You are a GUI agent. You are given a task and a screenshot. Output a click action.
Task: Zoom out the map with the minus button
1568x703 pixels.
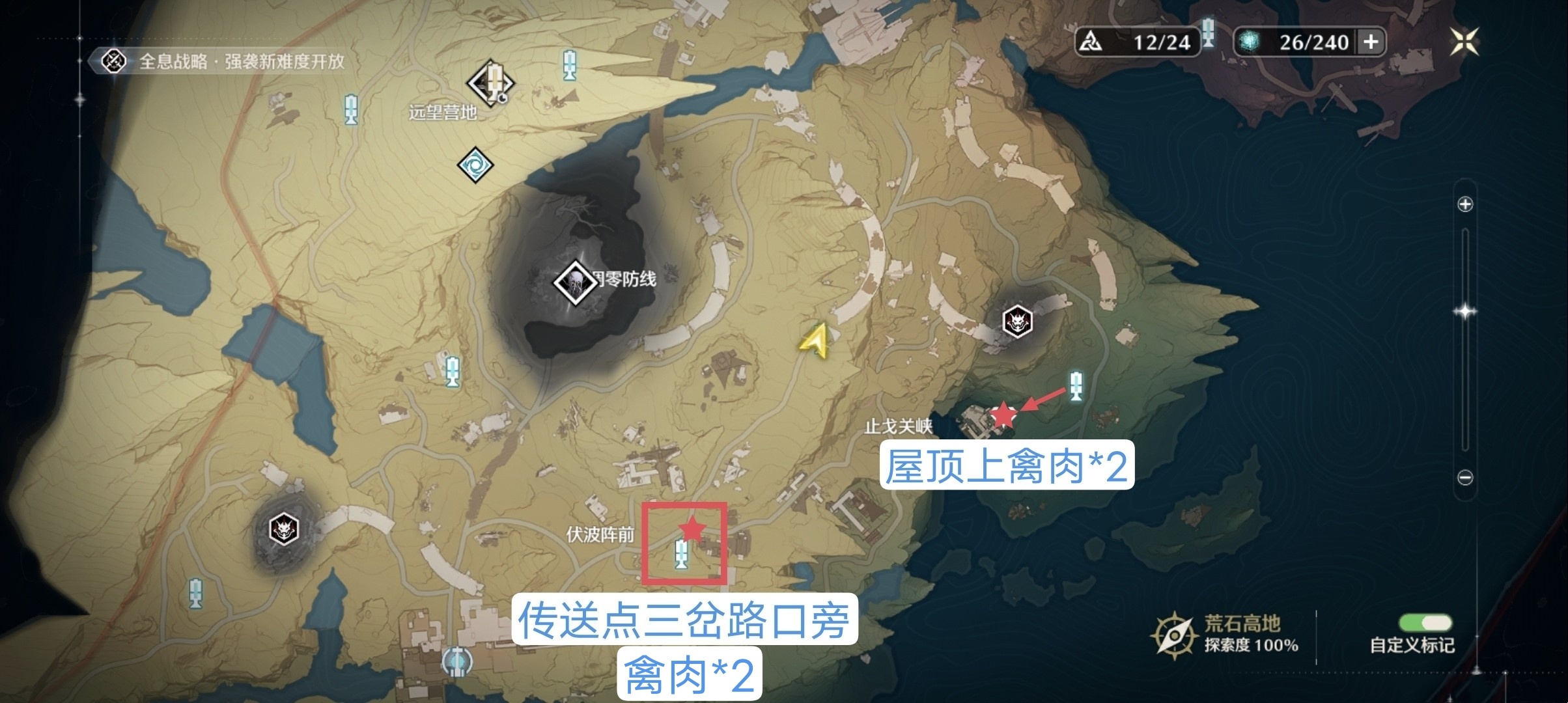click(1465, 478)
